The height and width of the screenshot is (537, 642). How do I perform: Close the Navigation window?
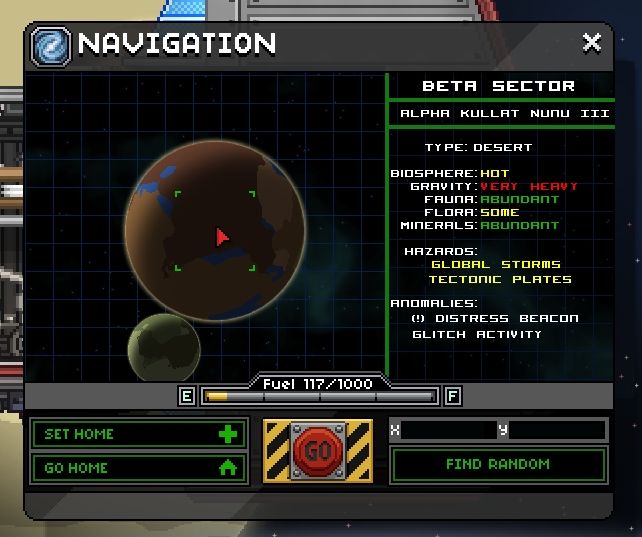pos(592,43)
